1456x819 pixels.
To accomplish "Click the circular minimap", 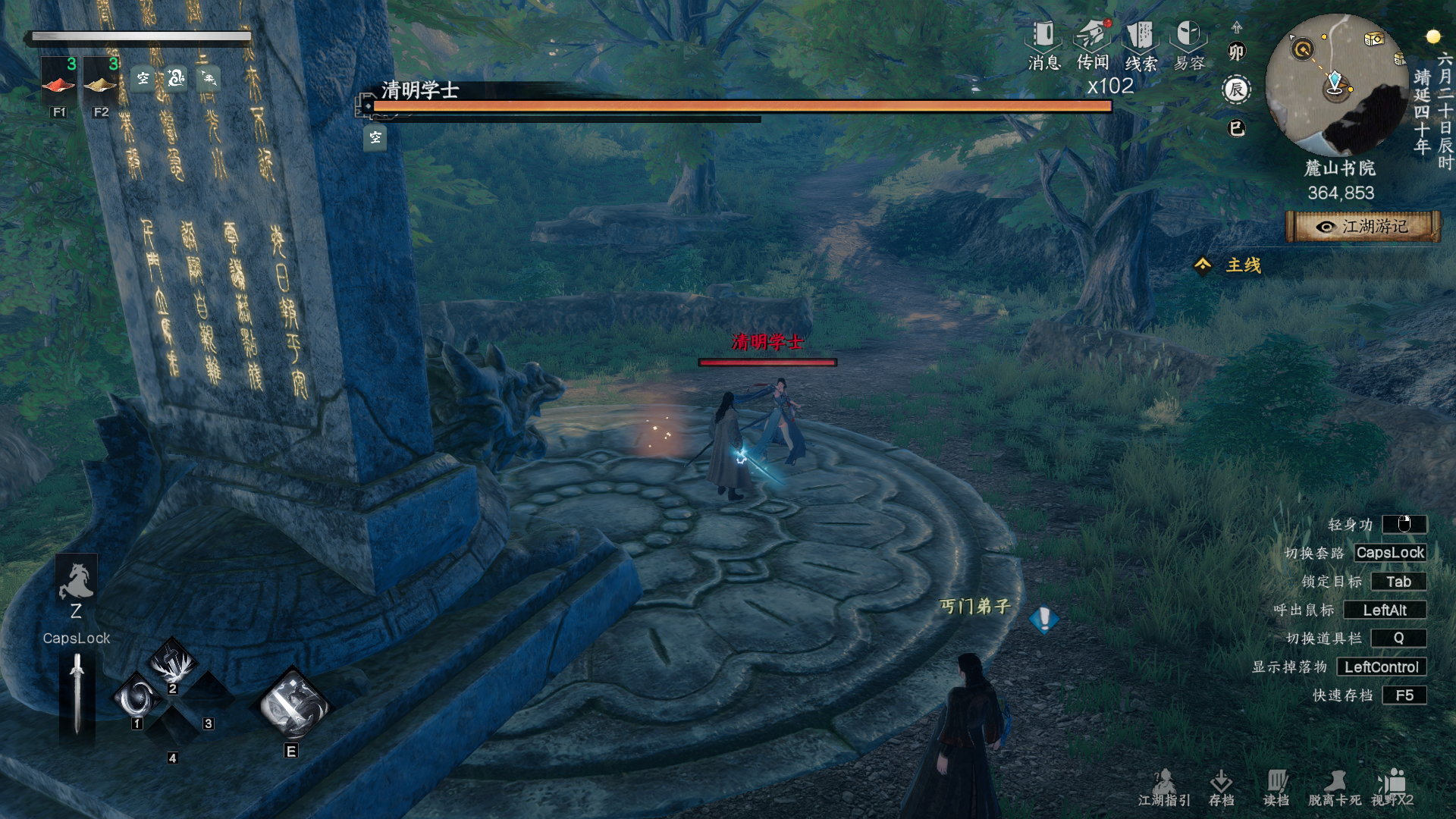I will [x=1336, y=85].
